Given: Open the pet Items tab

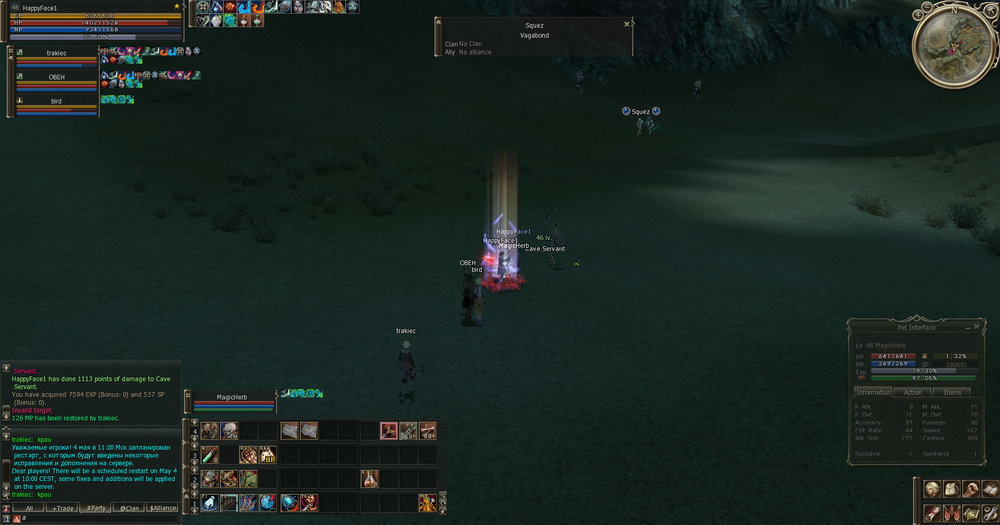Looking at the screenshot, I should [x=952, y=392].
